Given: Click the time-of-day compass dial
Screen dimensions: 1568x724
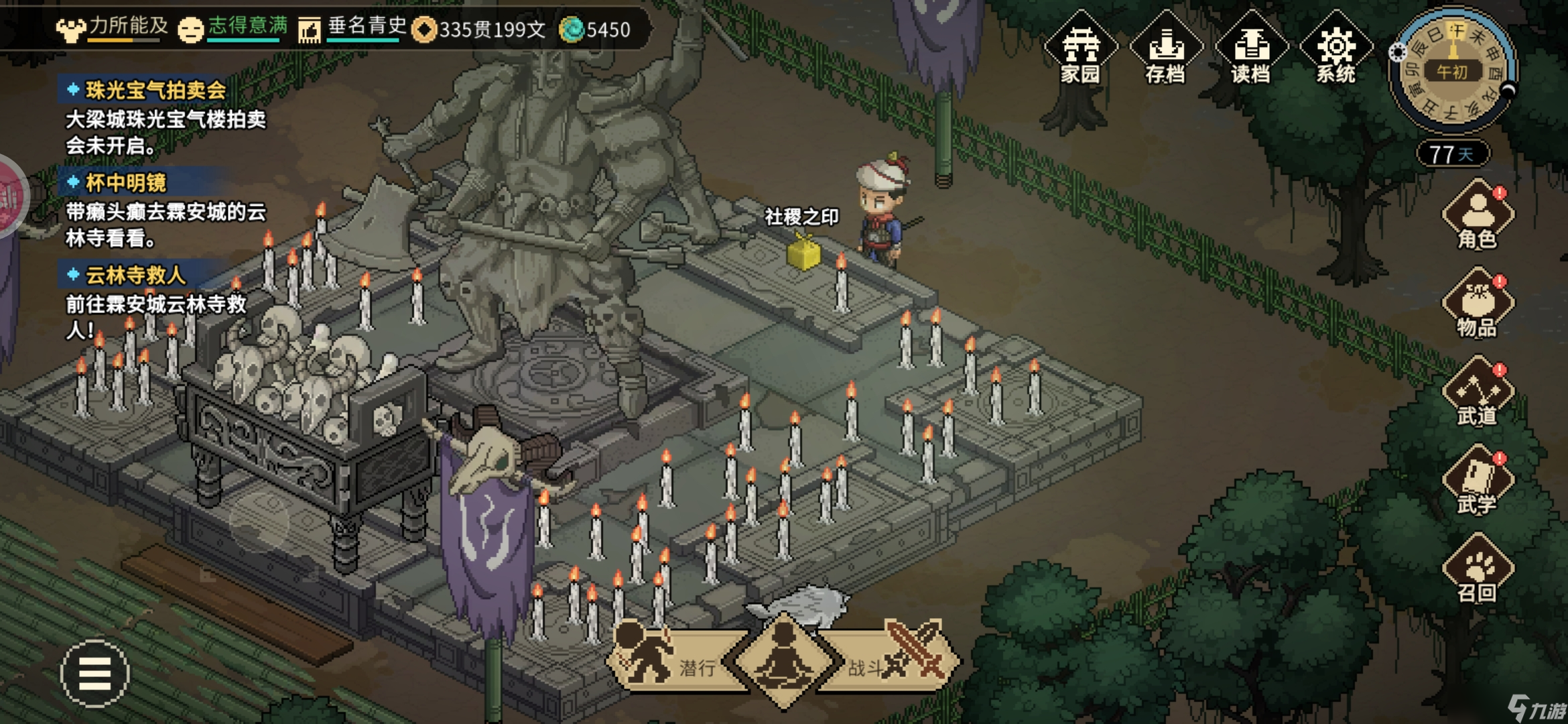Looking at the screenshot, I should point(1452,70).
